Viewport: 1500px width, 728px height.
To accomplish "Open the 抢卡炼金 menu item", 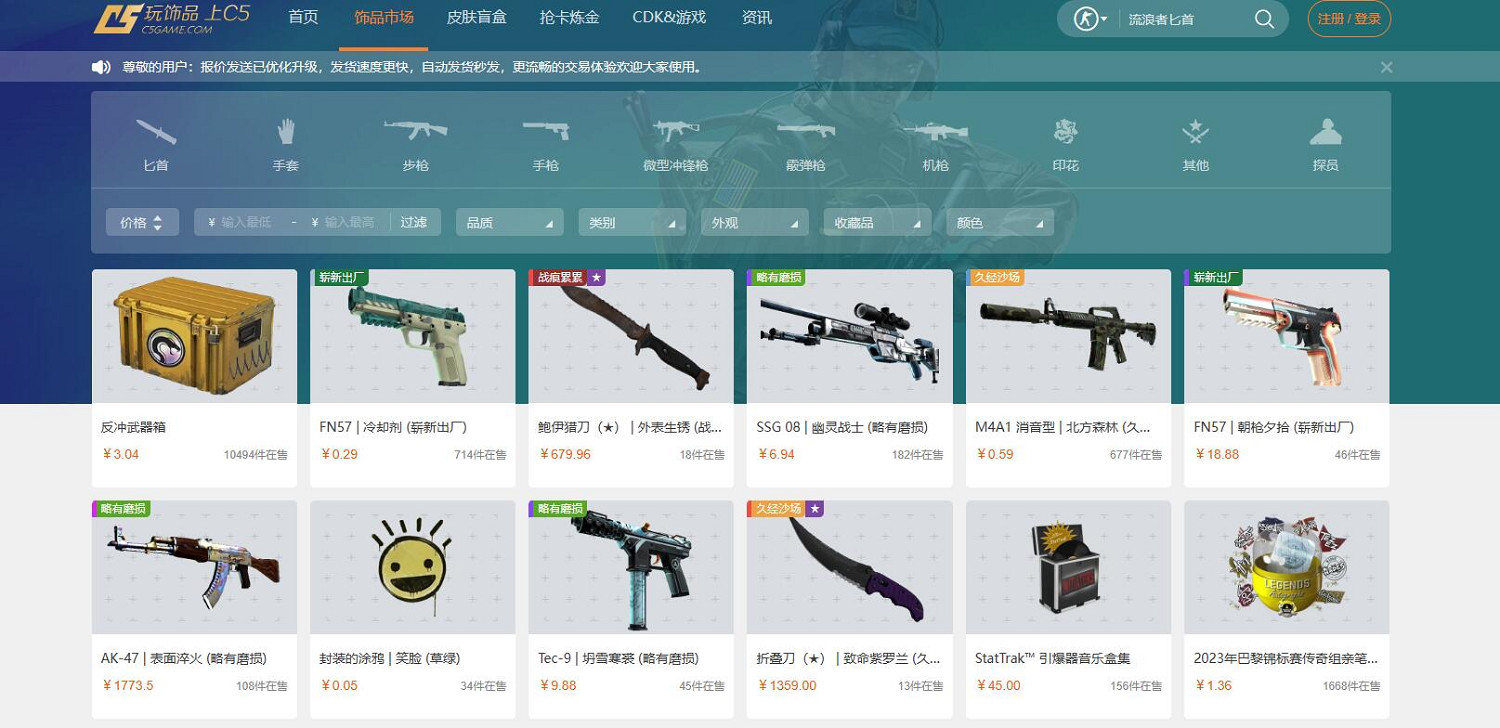I will (x=570, y=17).
